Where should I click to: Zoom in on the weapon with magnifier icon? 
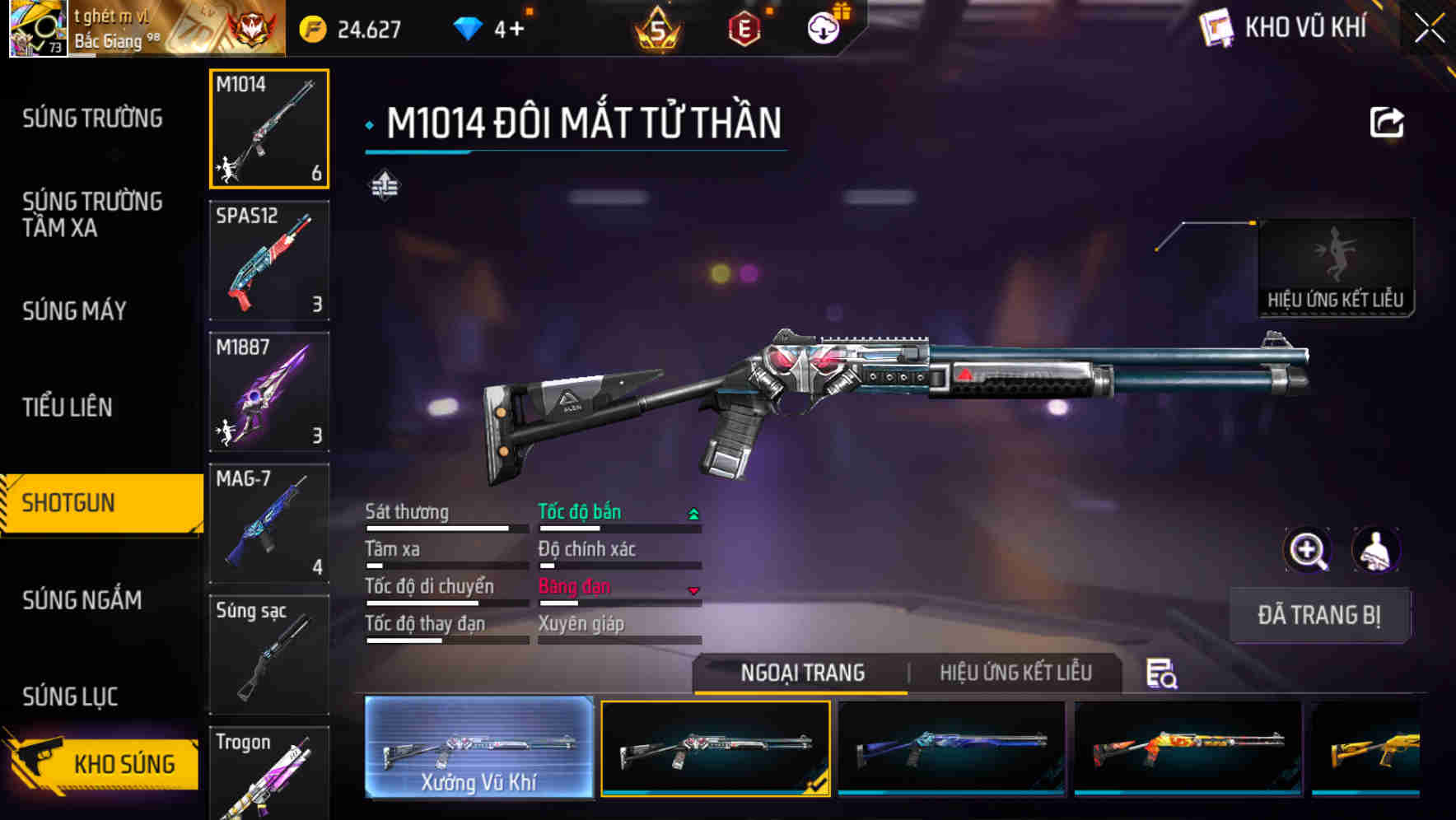(1307, 550)
